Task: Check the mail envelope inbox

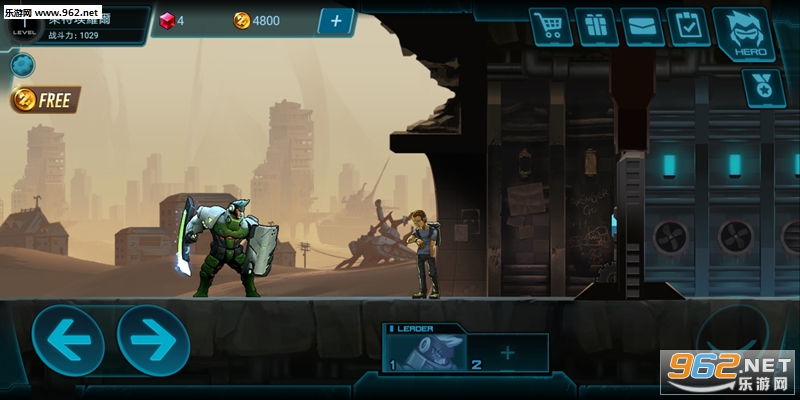Action: point(641,26)
